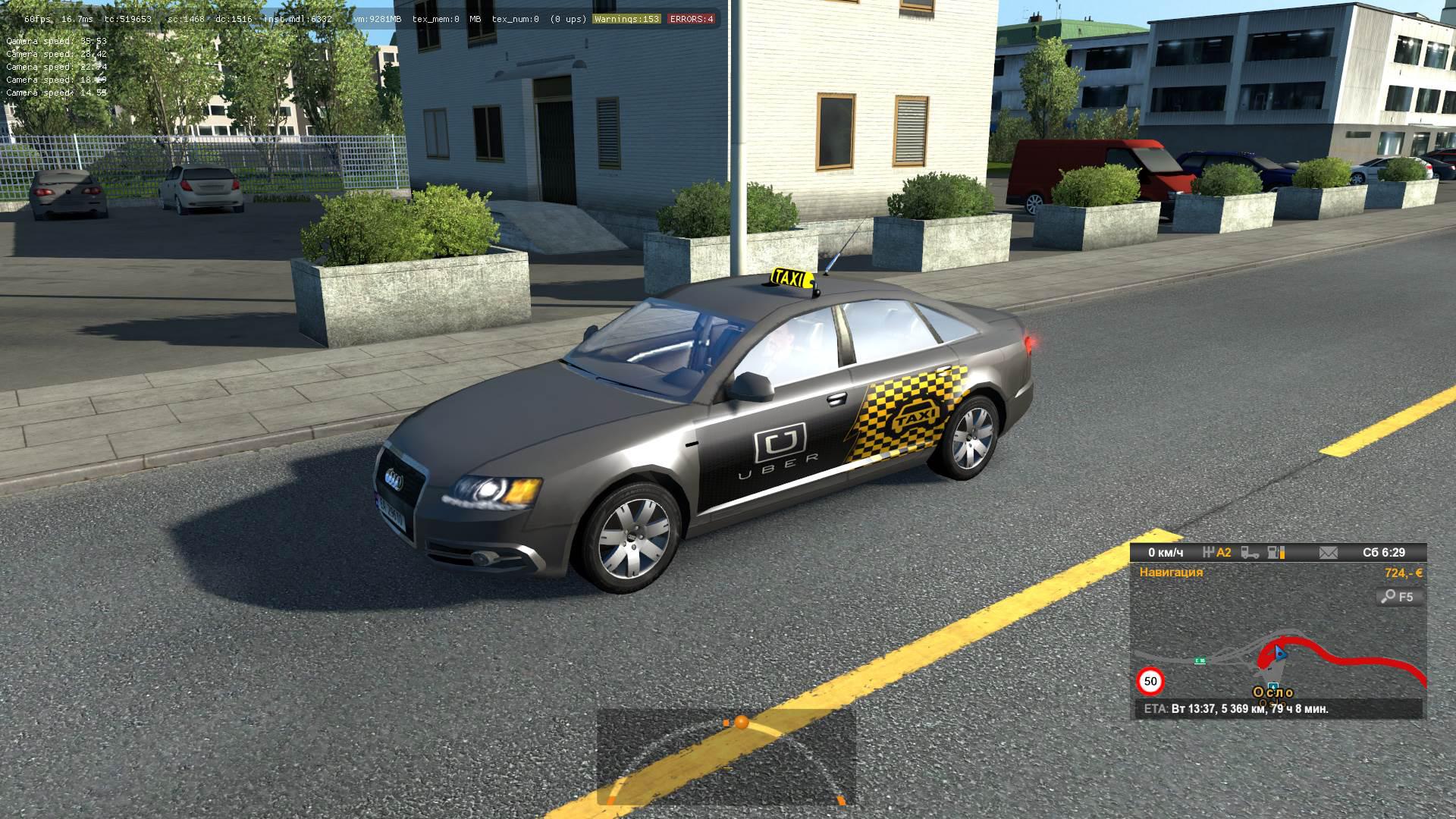Click the E18 road sign marker on map

pos(1200,661)
